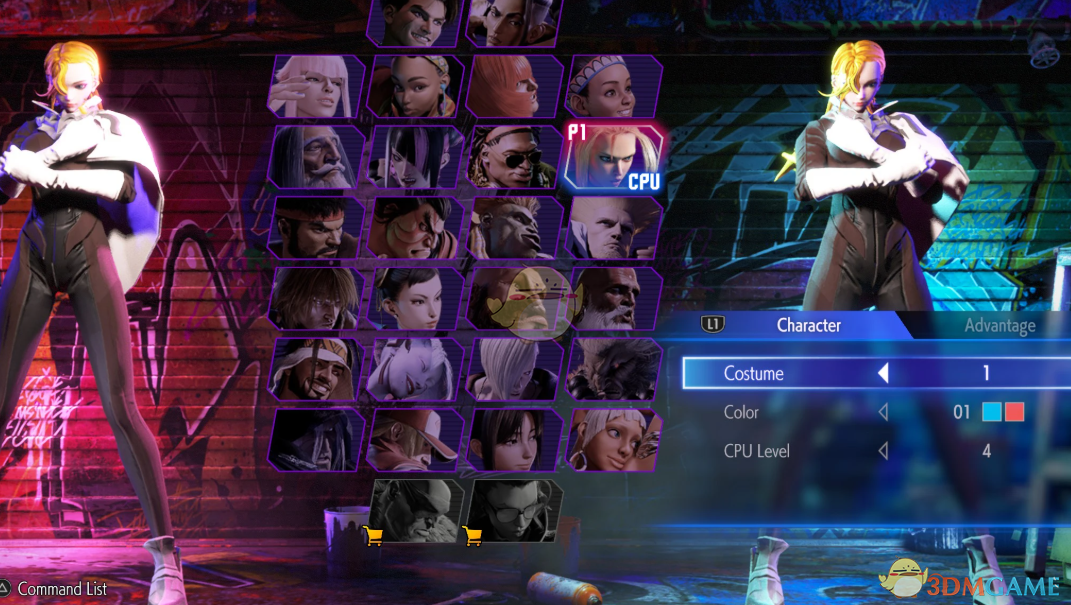Select the highlighted Cammy CPU tile
The image size is (1071, 605).
(613, 157)
